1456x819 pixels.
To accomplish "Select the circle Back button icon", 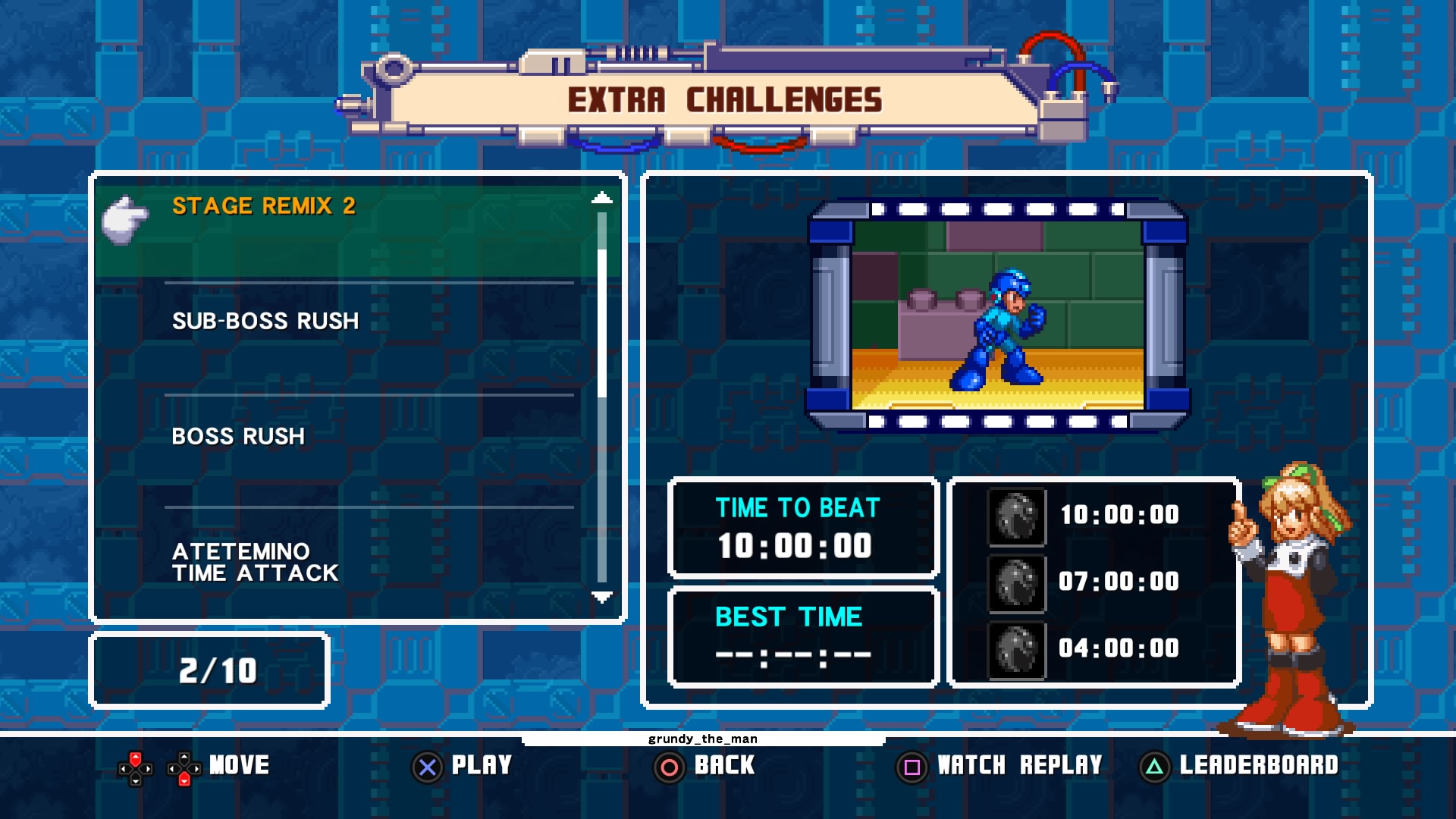I will click(668, 767).
